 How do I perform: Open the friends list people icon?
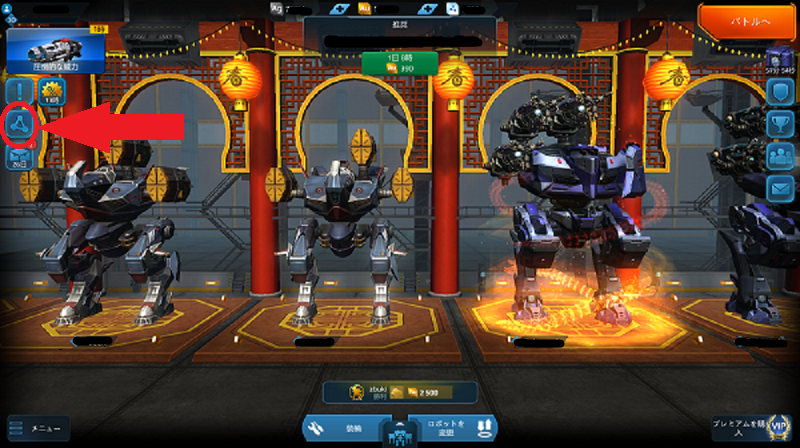click(780, 156)
